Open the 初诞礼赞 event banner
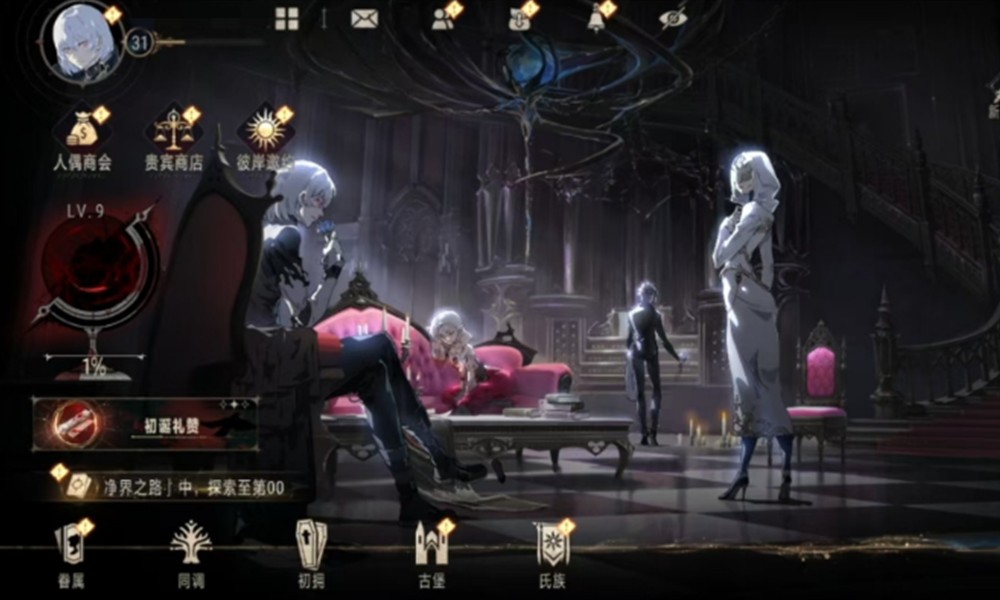 [x=146, y=424]
